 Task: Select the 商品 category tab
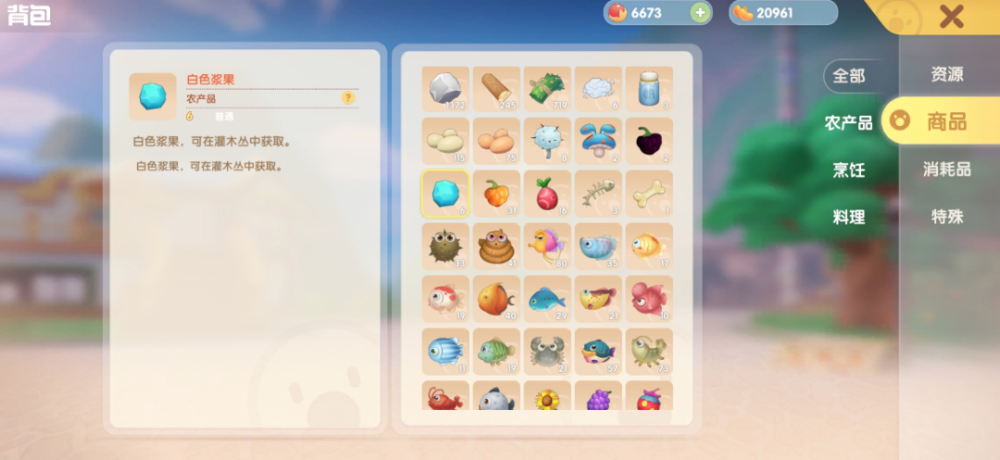coord(945,122)
